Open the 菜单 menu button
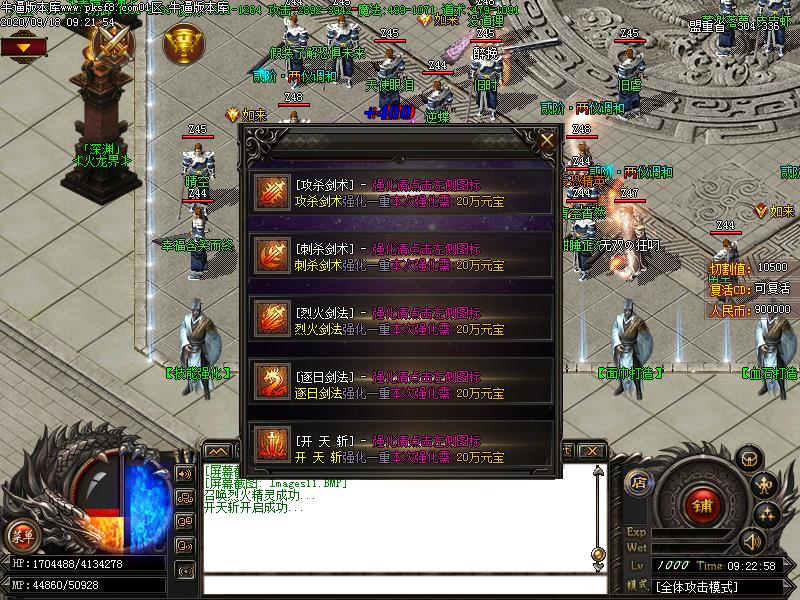This screenshot has width=800, height=600. pyautogui.click(x=22, y=535)
